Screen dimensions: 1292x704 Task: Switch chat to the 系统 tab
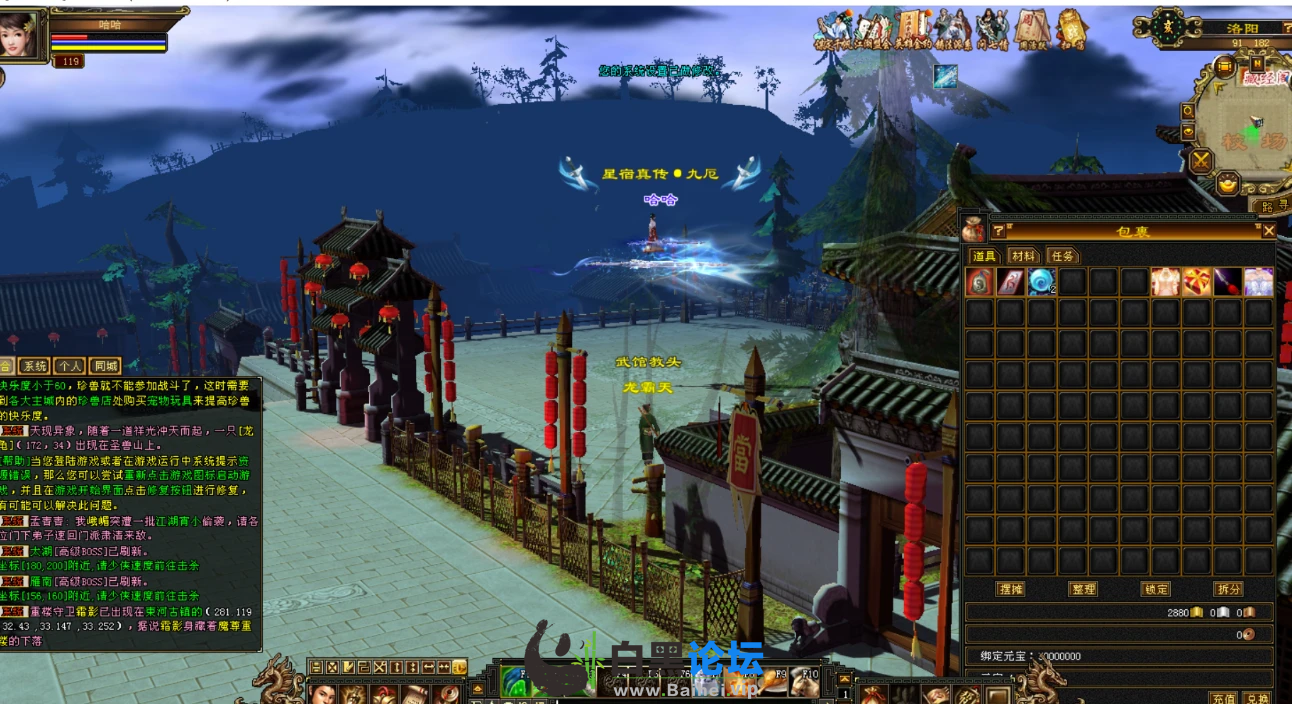click(x=34, y=366)
